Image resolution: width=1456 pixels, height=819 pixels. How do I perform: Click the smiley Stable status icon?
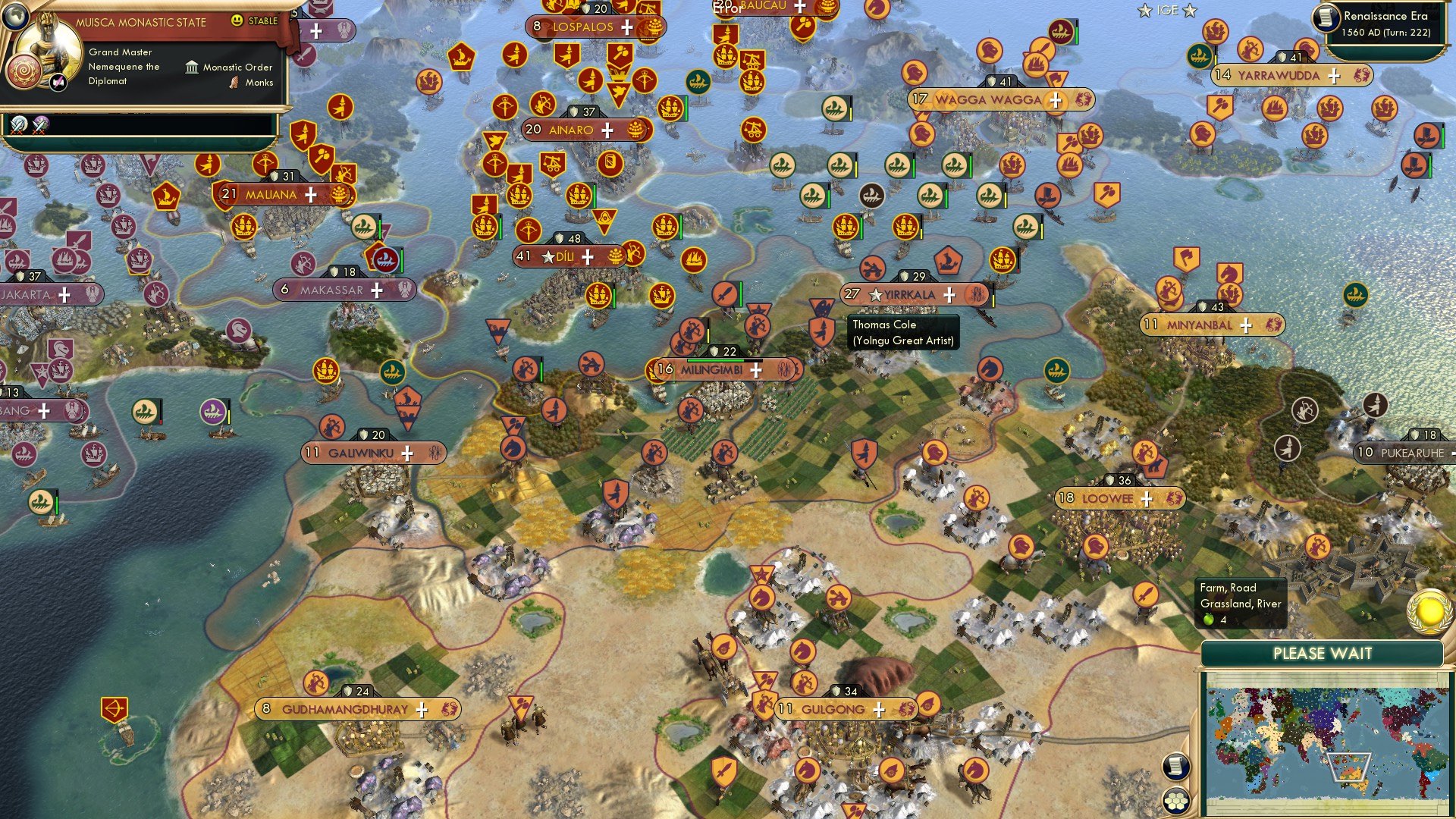pyautogui.click(x=237, y=21)
